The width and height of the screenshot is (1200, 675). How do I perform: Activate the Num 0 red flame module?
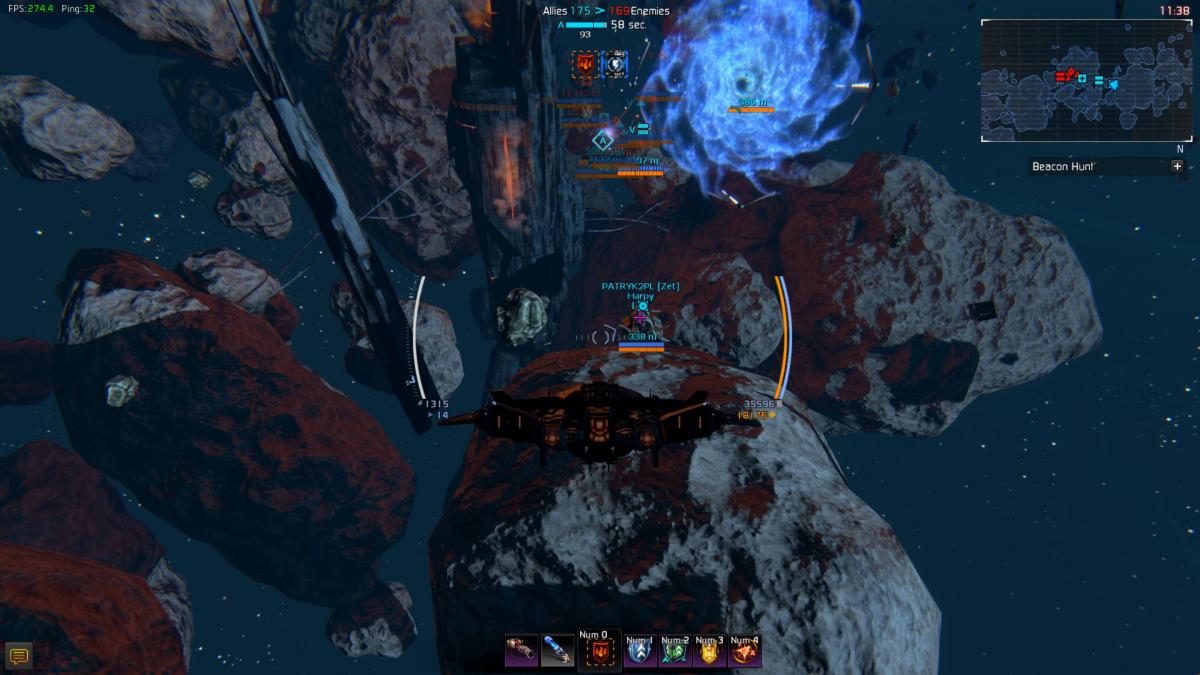point(595,653)
